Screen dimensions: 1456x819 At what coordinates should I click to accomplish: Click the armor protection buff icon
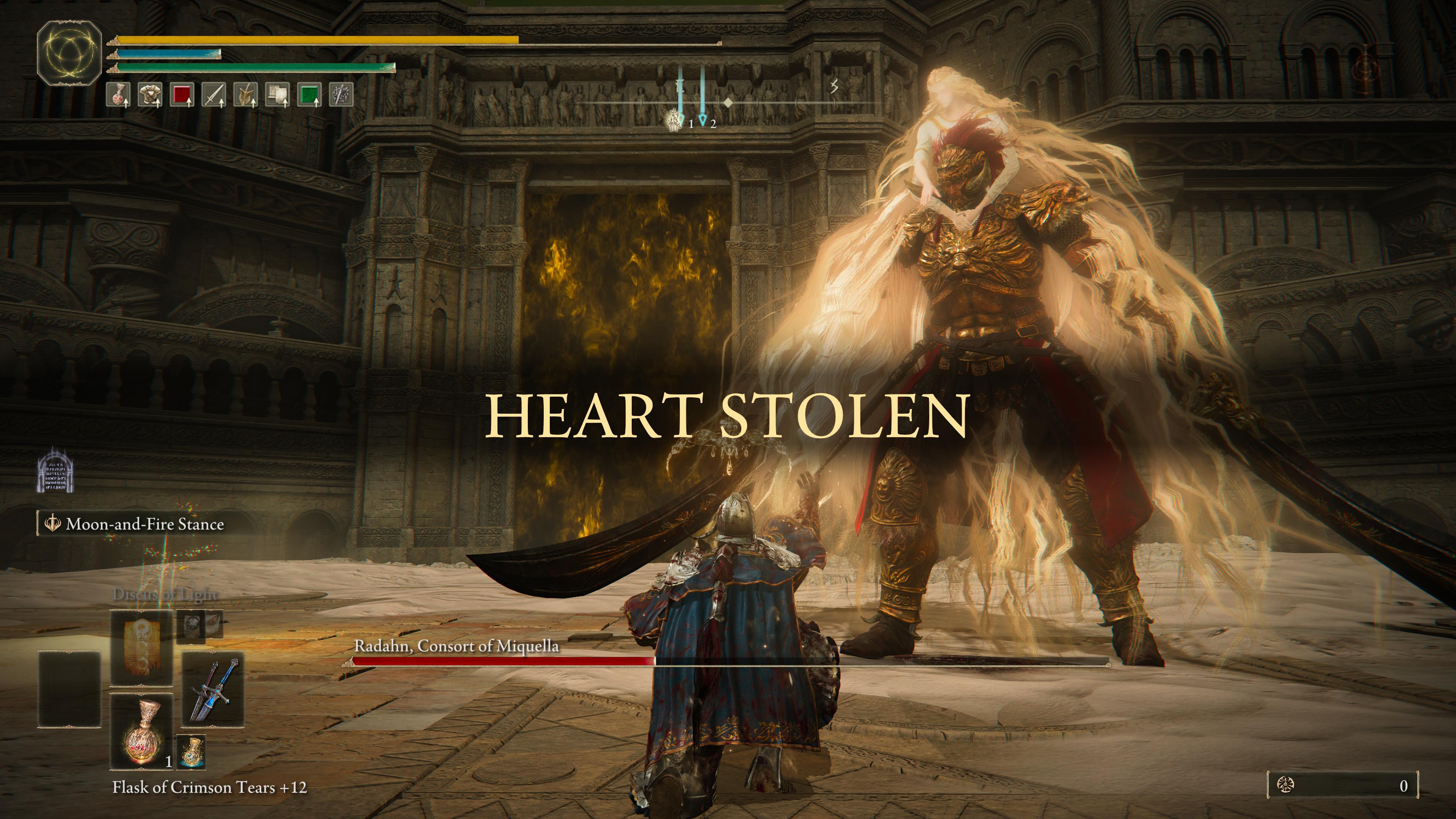(151, 95)
